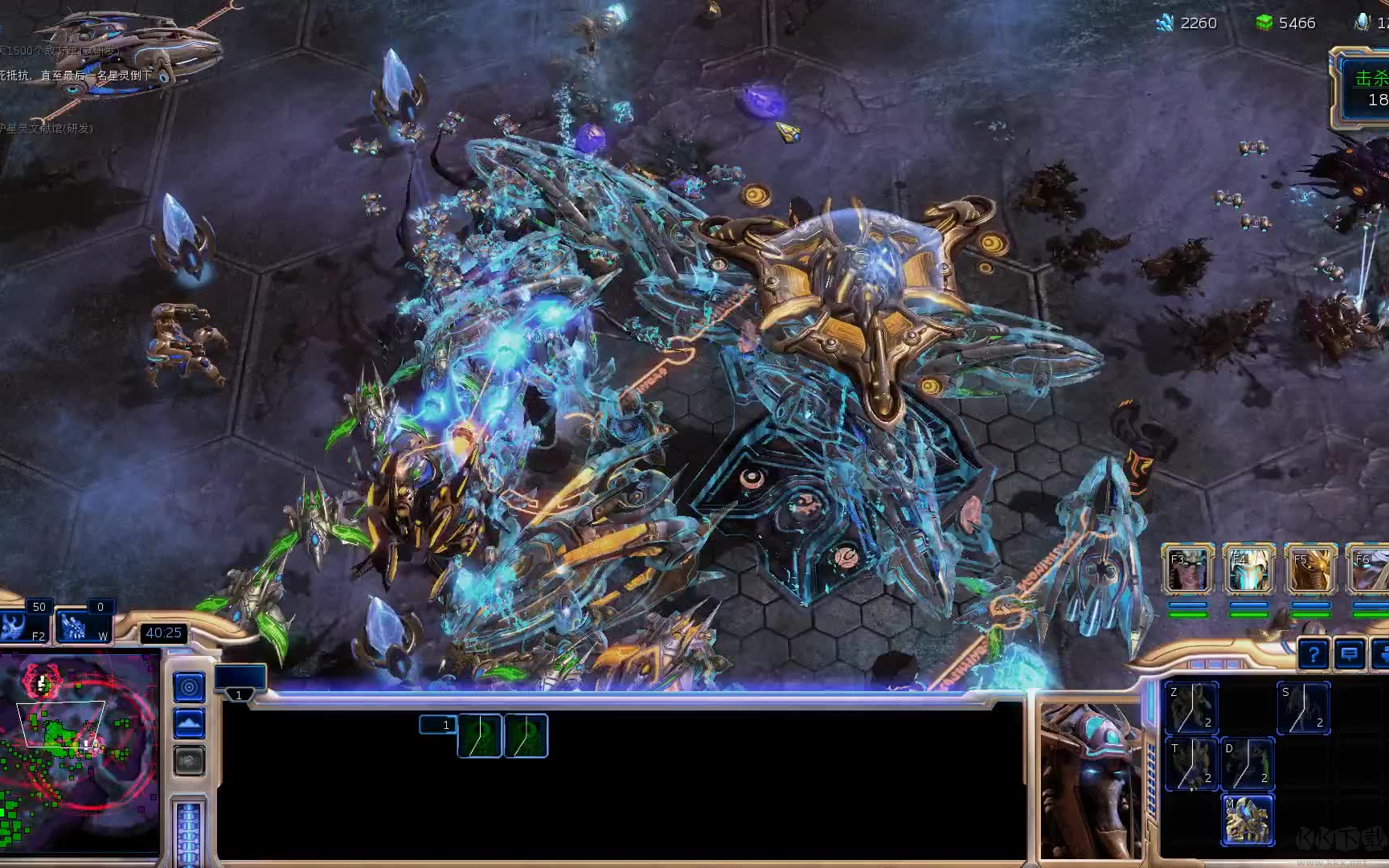The width and height of the screenshot is (1389, 868).
Task: Choose the F6 hero portrait
Action: click(1371, 569)
